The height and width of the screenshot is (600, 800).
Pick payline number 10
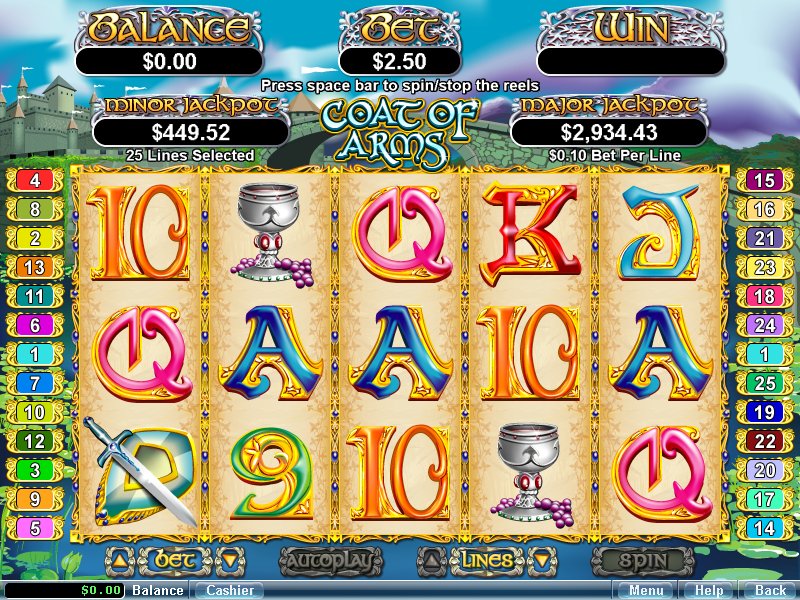(x=35, y=412)
